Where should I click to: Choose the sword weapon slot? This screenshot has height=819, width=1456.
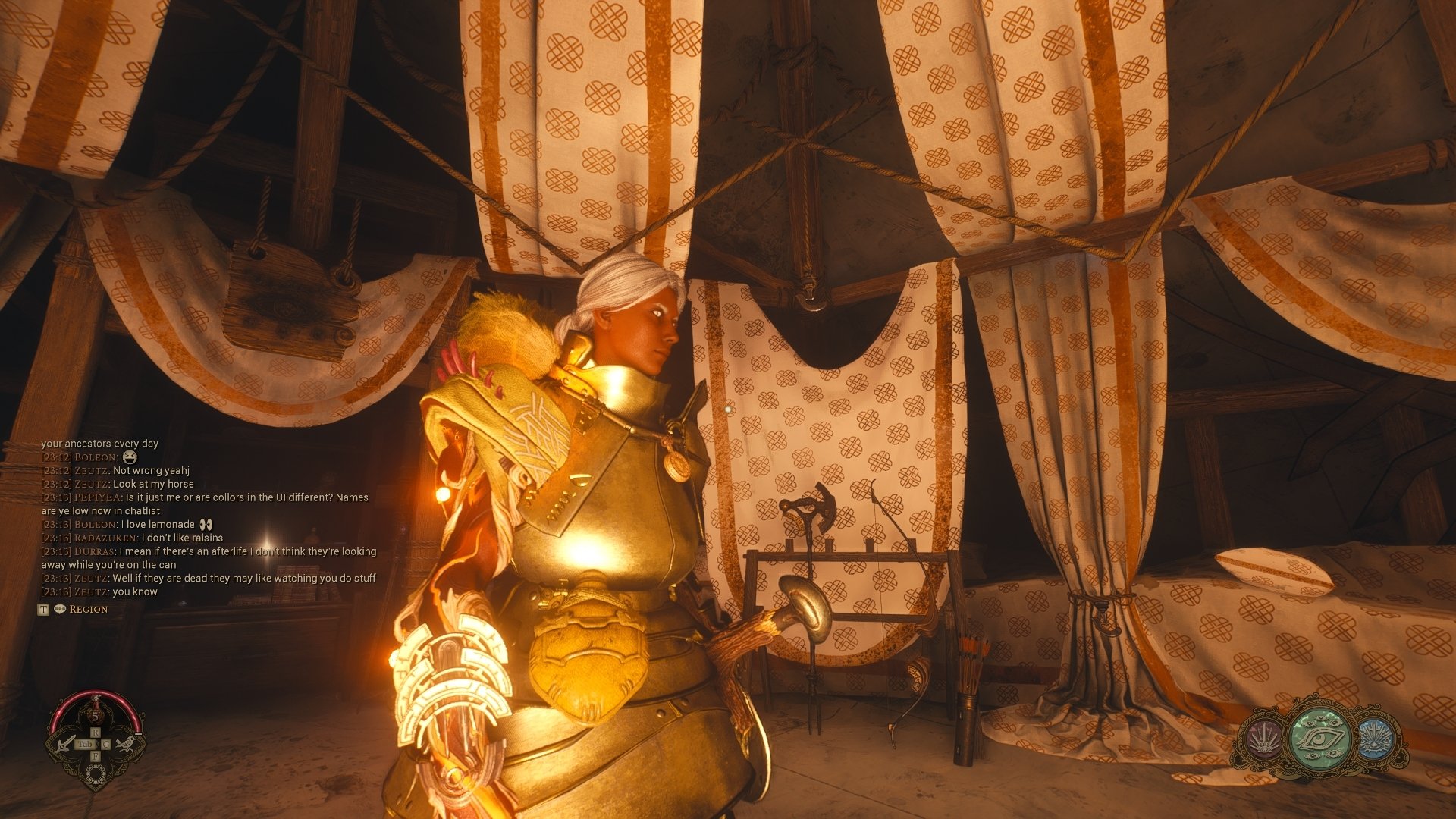click(x=67, y=743)
